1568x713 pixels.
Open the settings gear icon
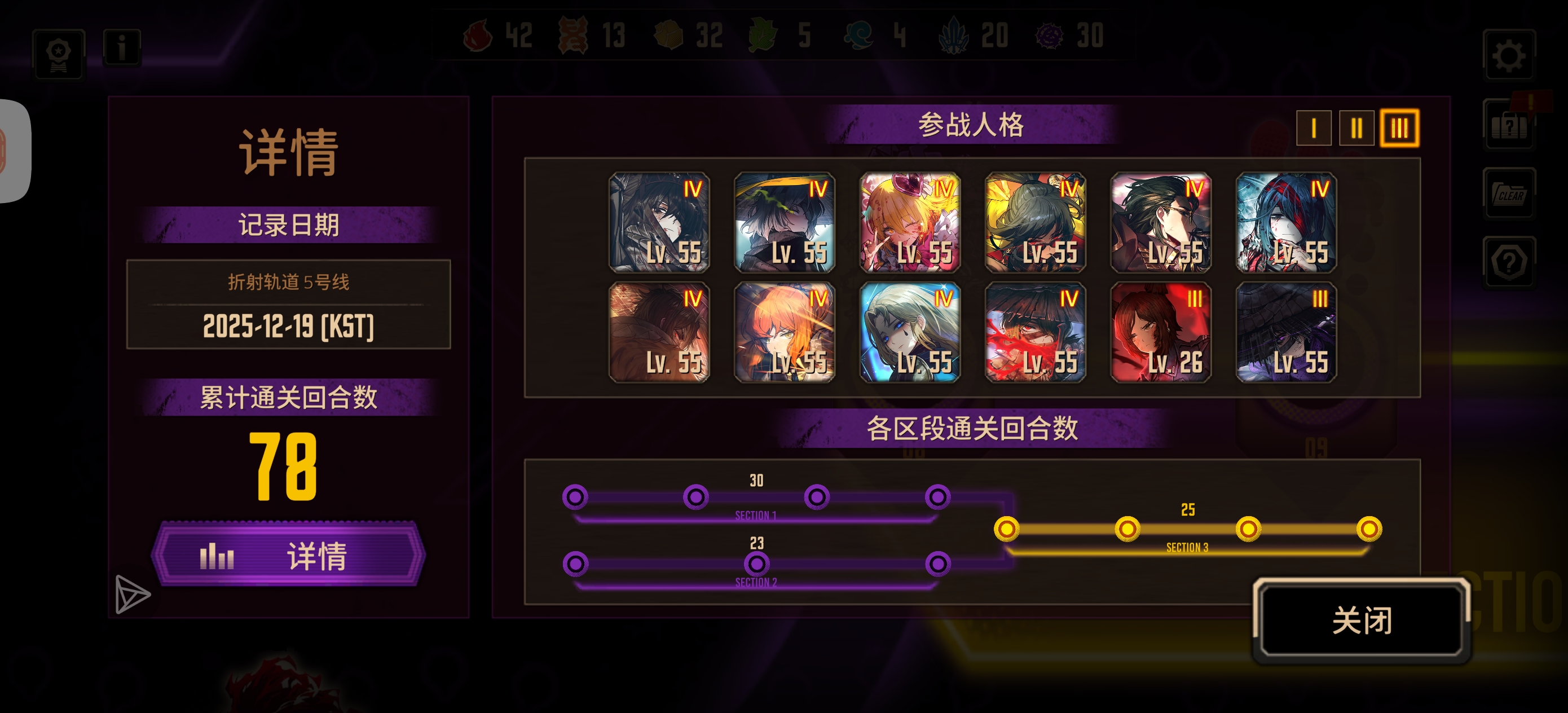pyautogui.click(x=1508, y=55)
